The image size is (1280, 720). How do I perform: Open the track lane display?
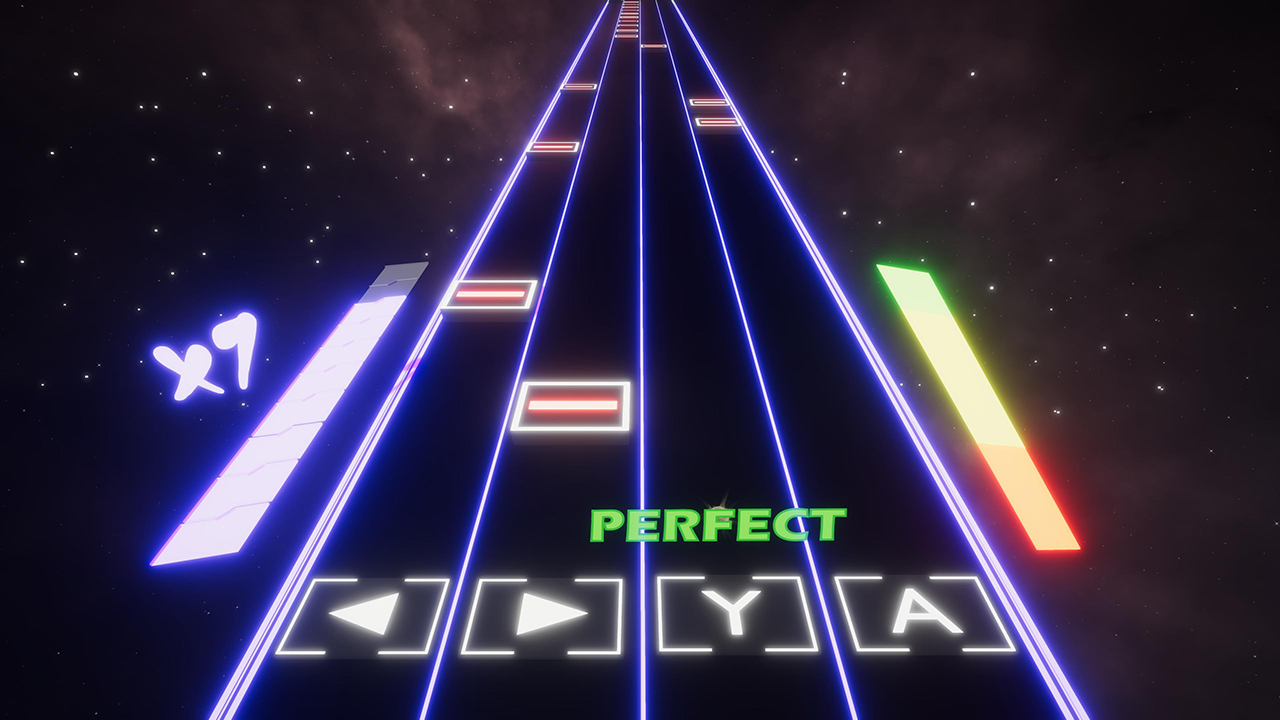pos(640,400)
